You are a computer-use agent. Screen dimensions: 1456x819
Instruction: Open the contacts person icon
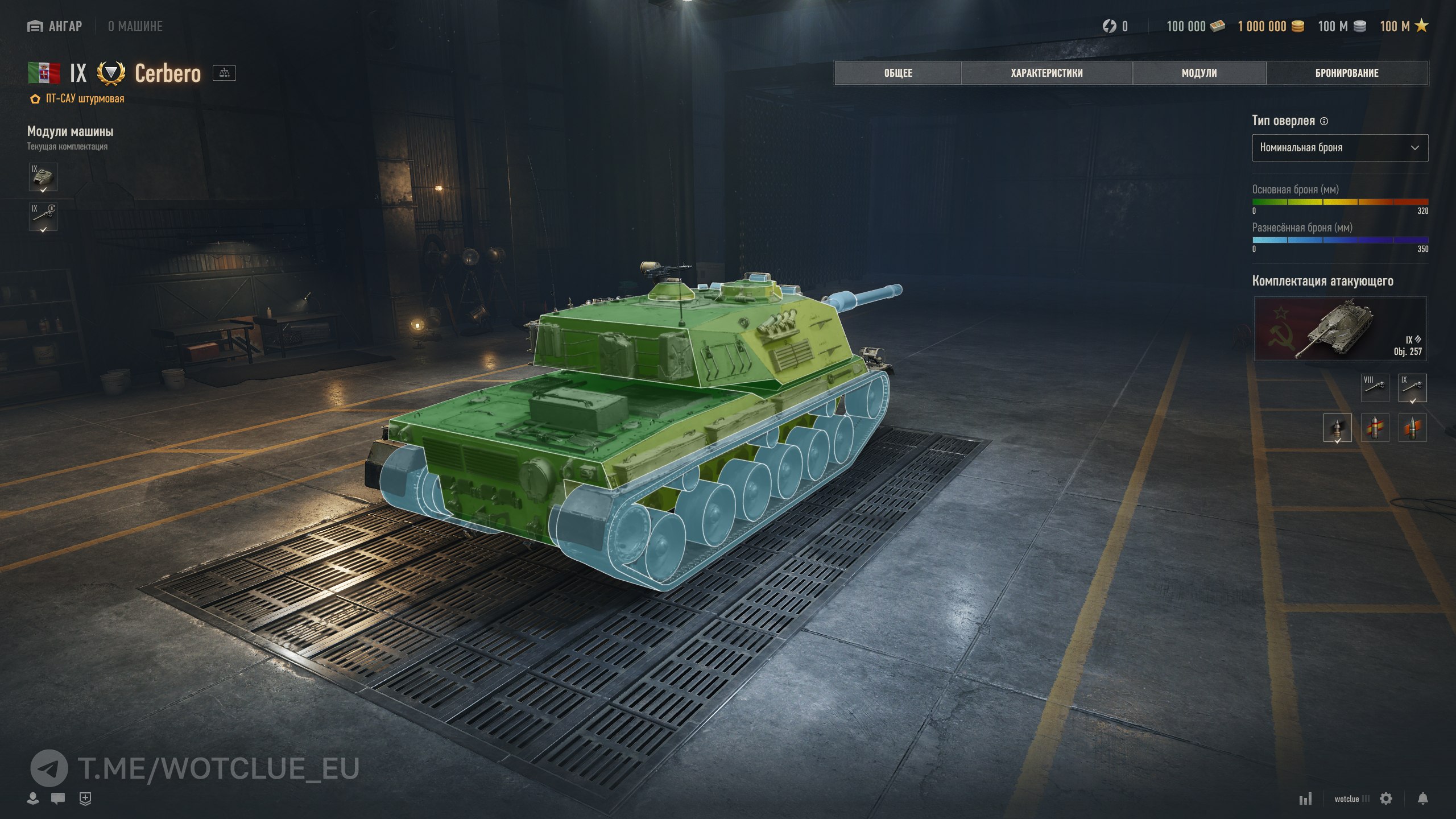tap(33, 799)
